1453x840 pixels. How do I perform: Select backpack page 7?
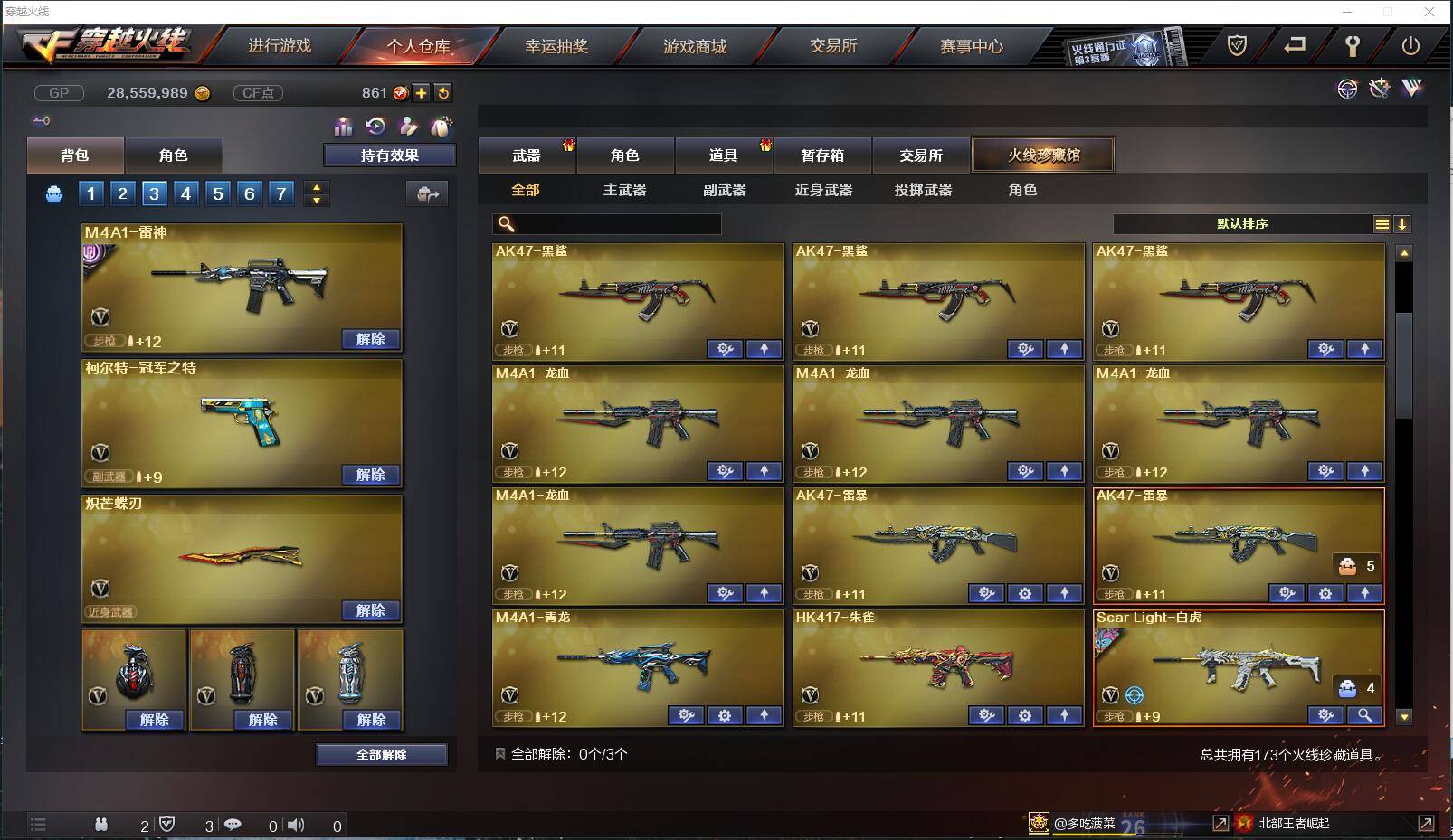coord(281,193)
